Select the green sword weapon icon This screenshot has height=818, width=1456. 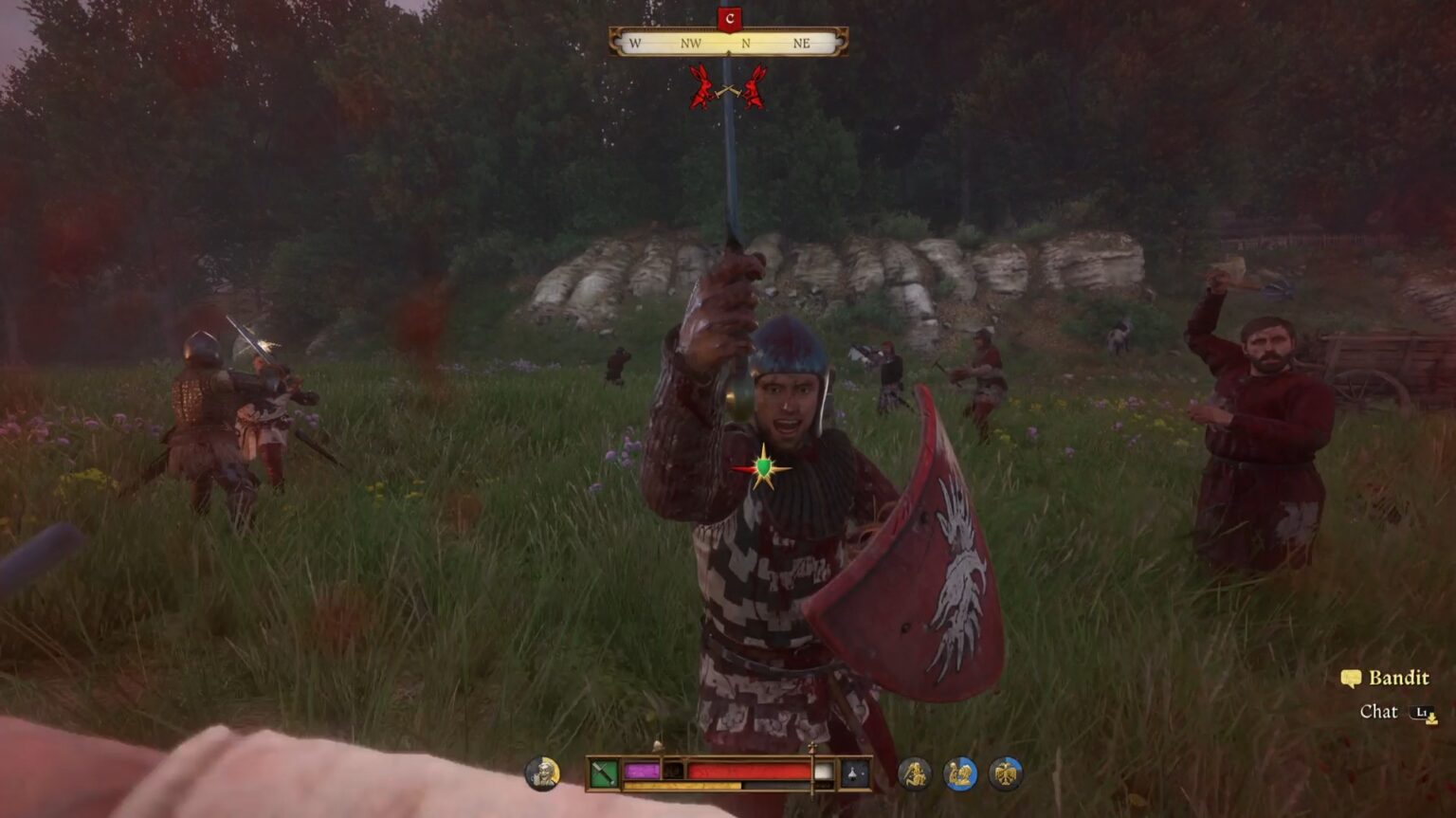point(602,773)
